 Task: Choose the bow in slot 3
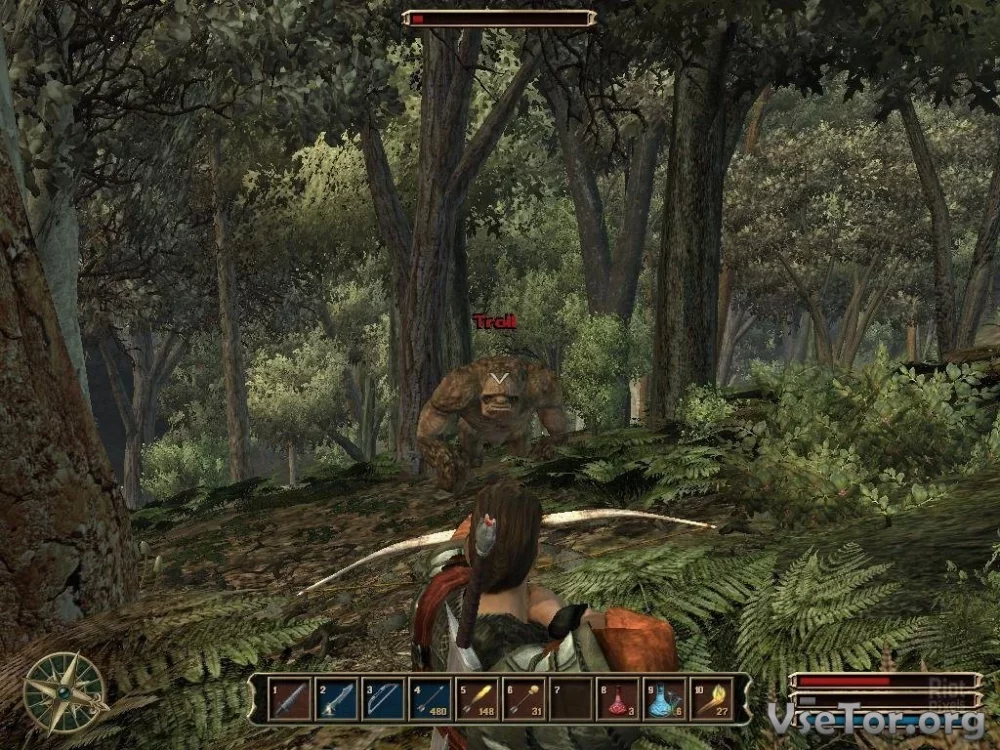tap(384, 699)
